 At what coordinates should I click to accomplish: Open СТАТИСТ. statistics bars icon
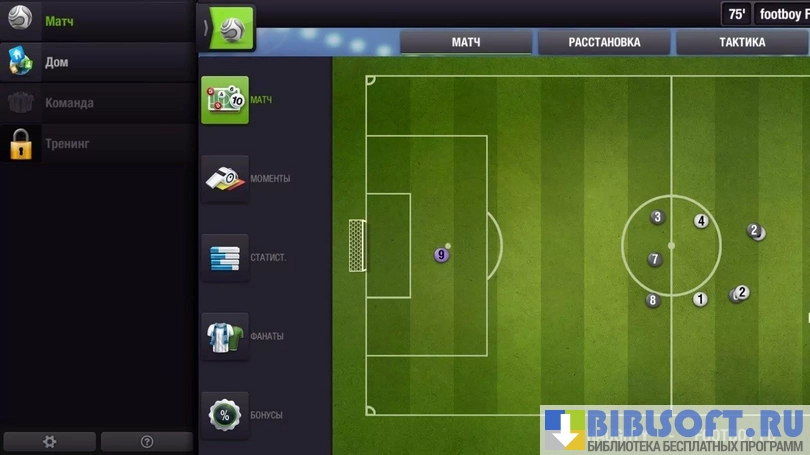click(225, 258)
